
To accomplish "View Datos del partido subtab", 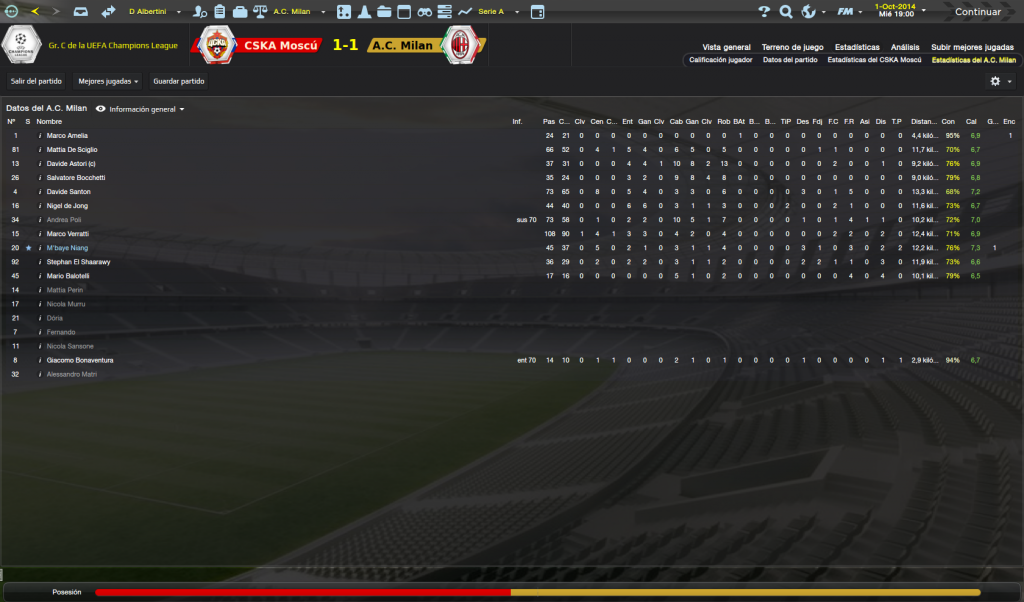I will [790, 60].
